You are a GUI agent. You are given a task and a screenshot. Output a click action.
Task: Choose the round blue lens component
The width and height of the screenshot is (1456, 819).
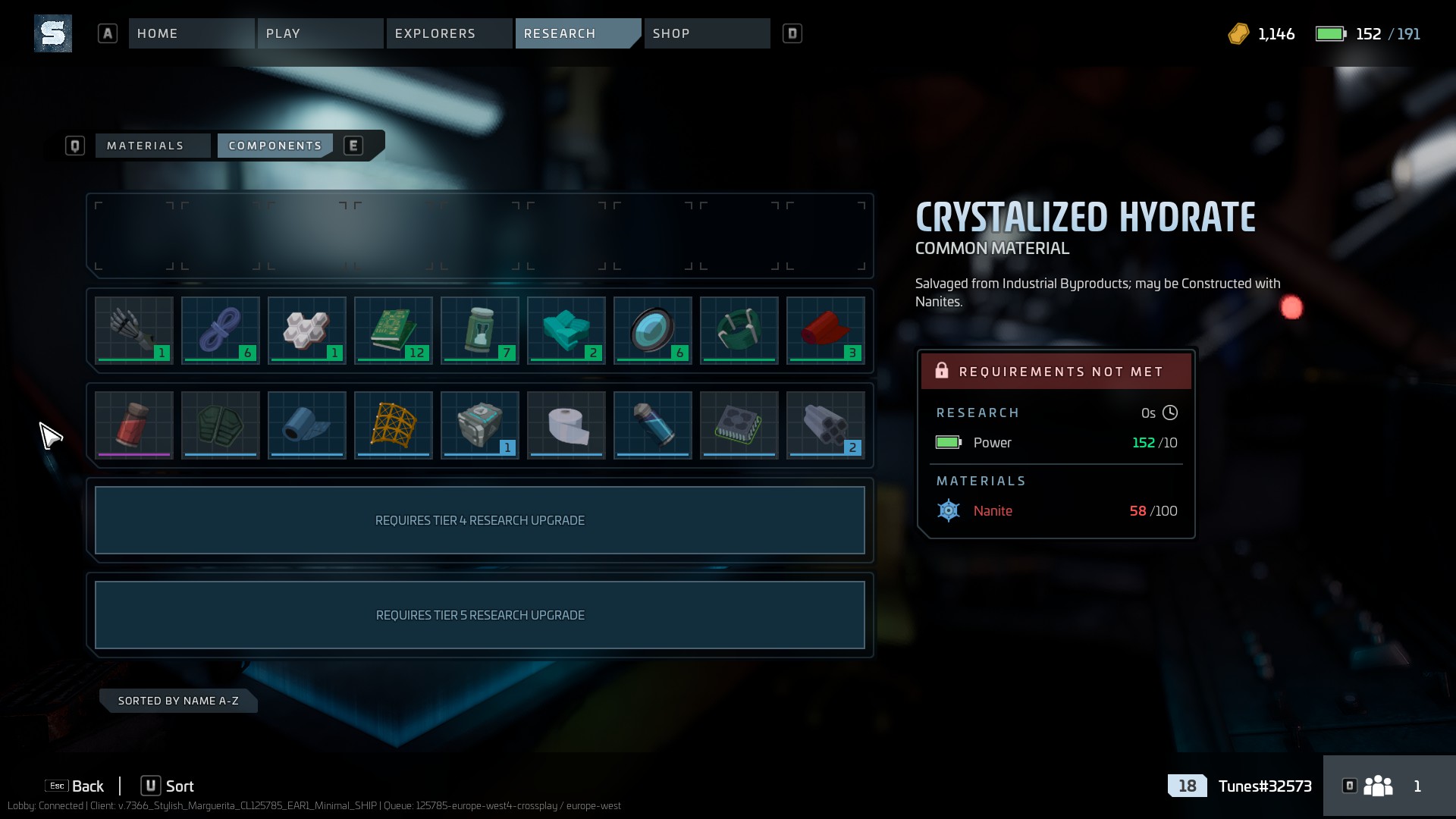653,331
